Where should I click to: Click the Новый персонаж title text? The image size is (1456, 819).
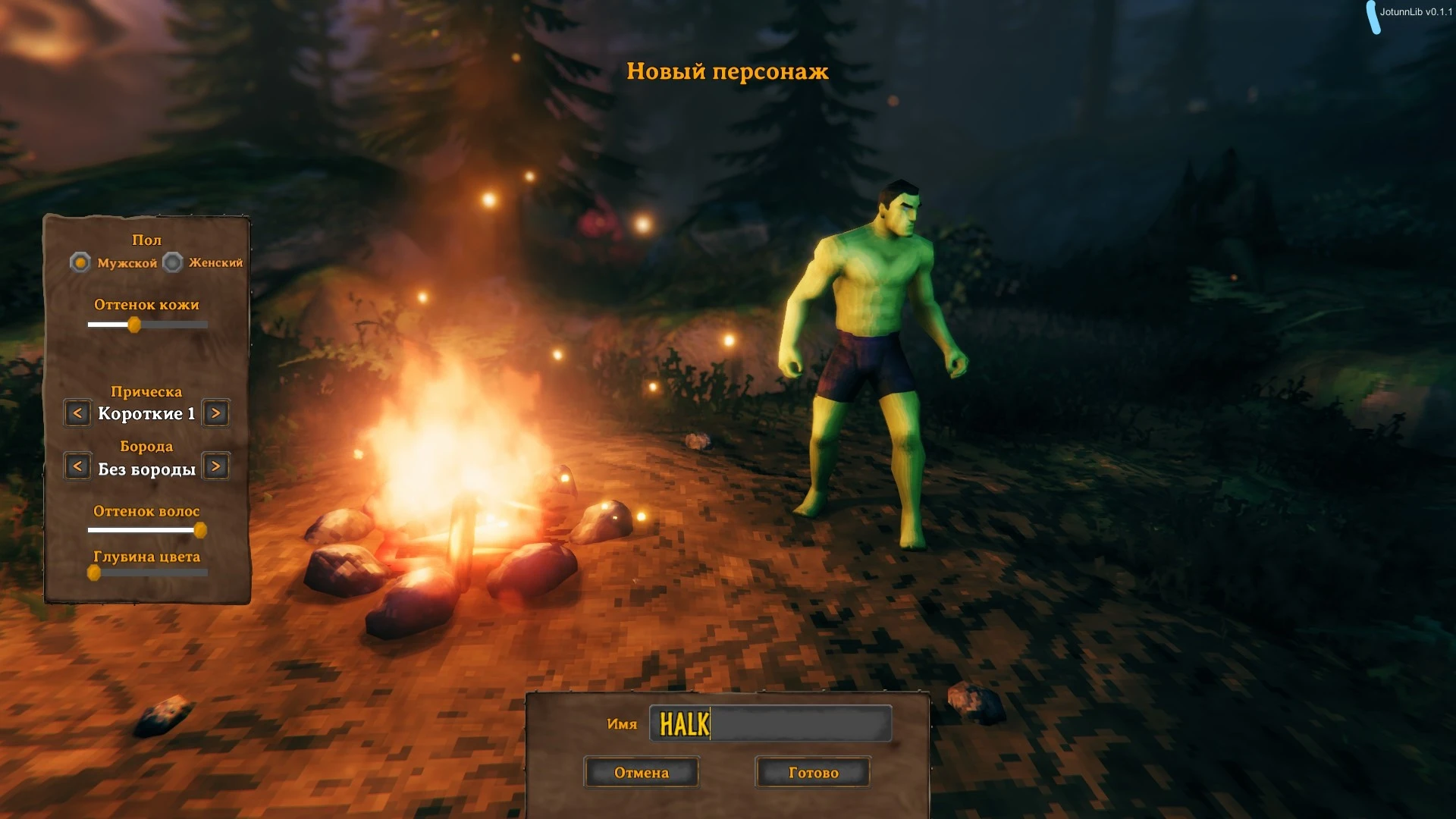(726, 72)
